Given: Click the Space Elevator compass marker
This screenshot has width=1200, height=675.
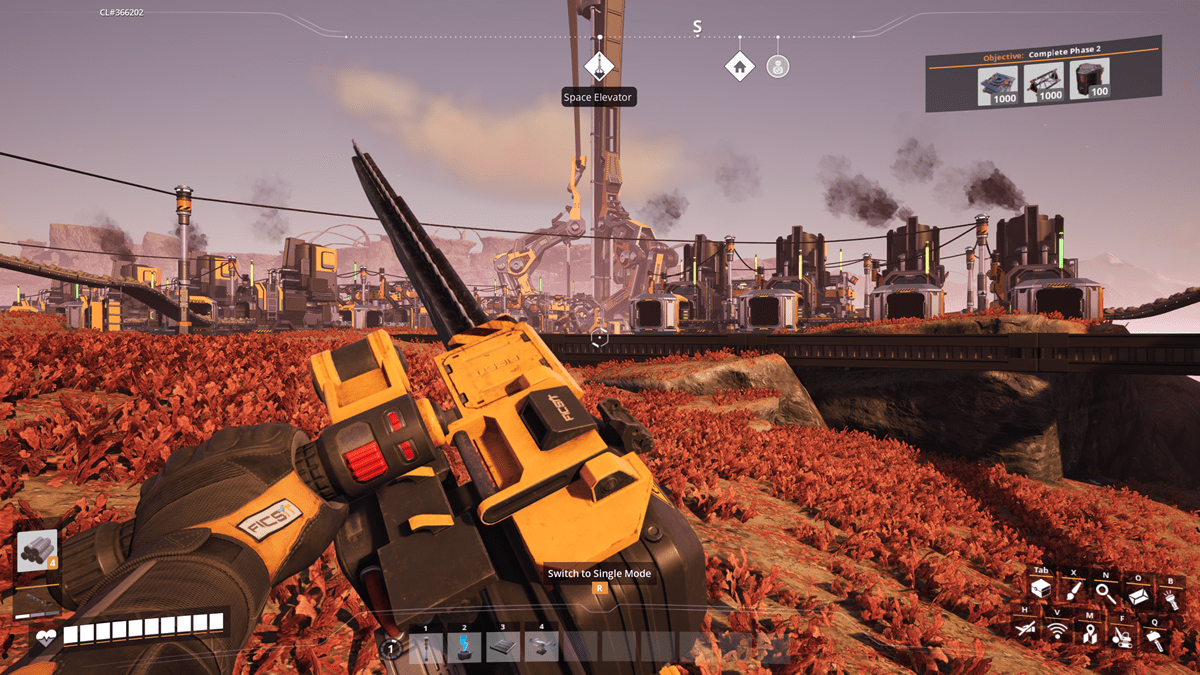Looking at the screenshot, I should point(598,67).
